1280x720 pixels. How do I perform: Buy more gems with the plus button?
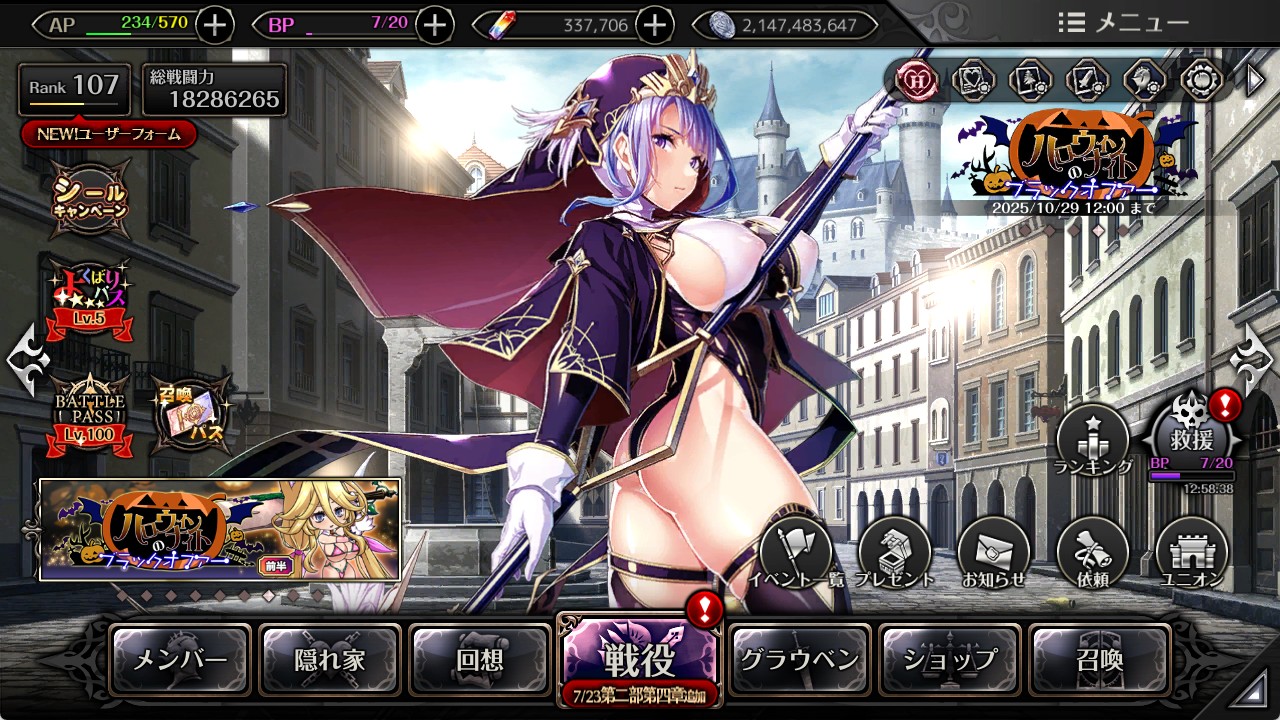click(x=654, y=25)
